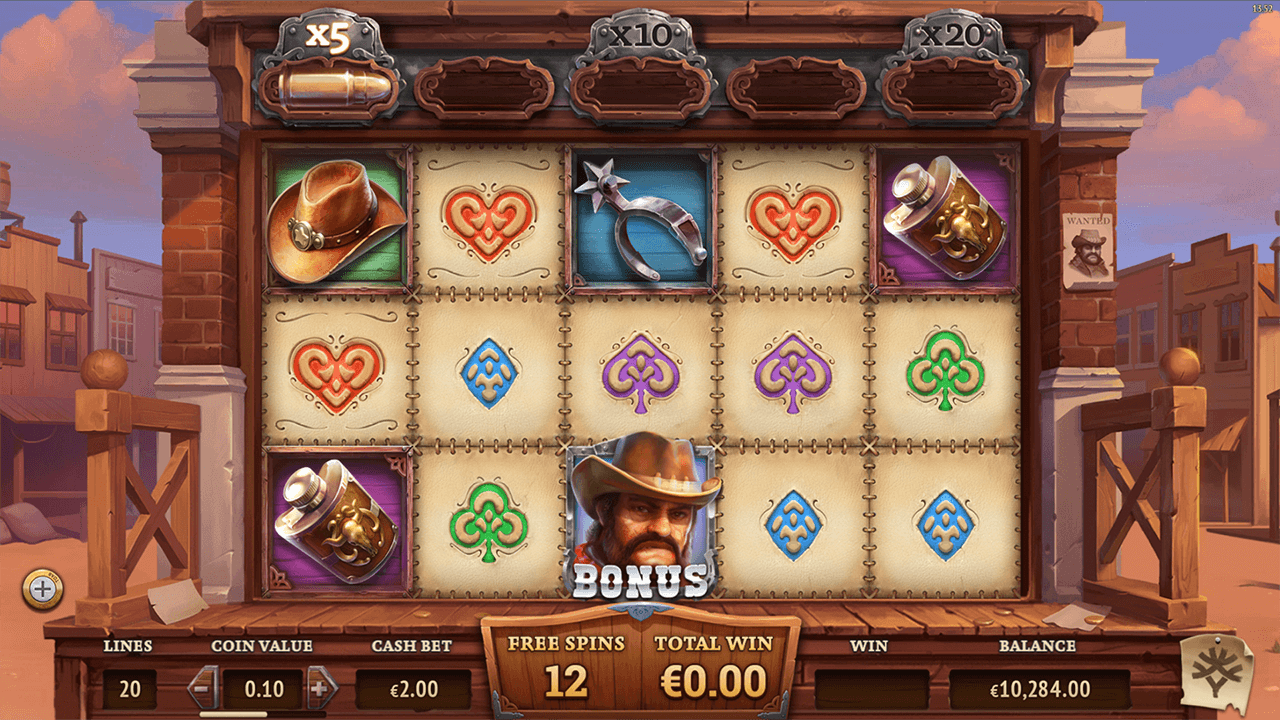Open the round plus menu button
Screen dimensions: 1280x720
43,590
